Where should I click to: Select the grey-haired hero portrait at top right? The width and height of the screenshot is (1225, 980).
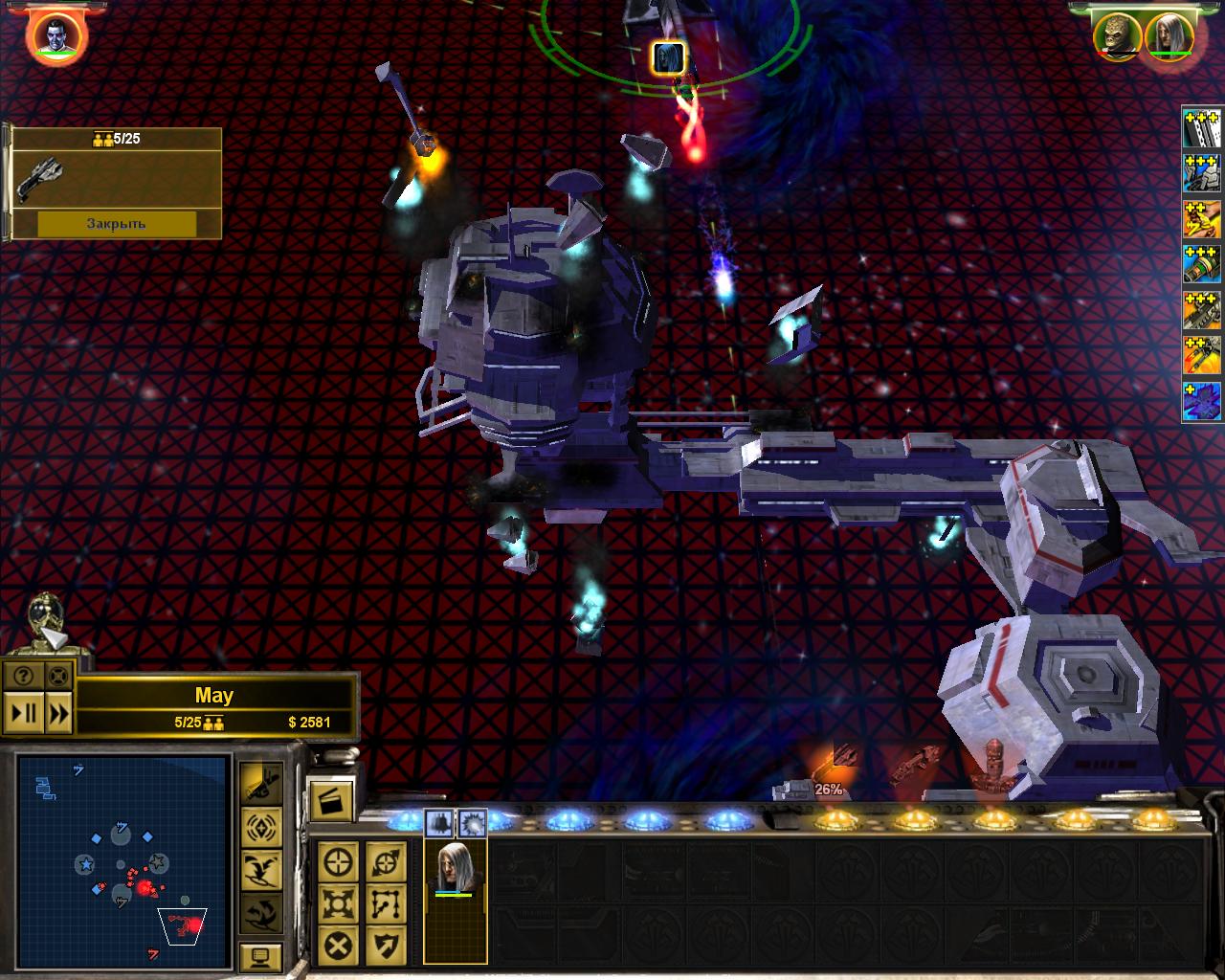tap(1169, 36)
